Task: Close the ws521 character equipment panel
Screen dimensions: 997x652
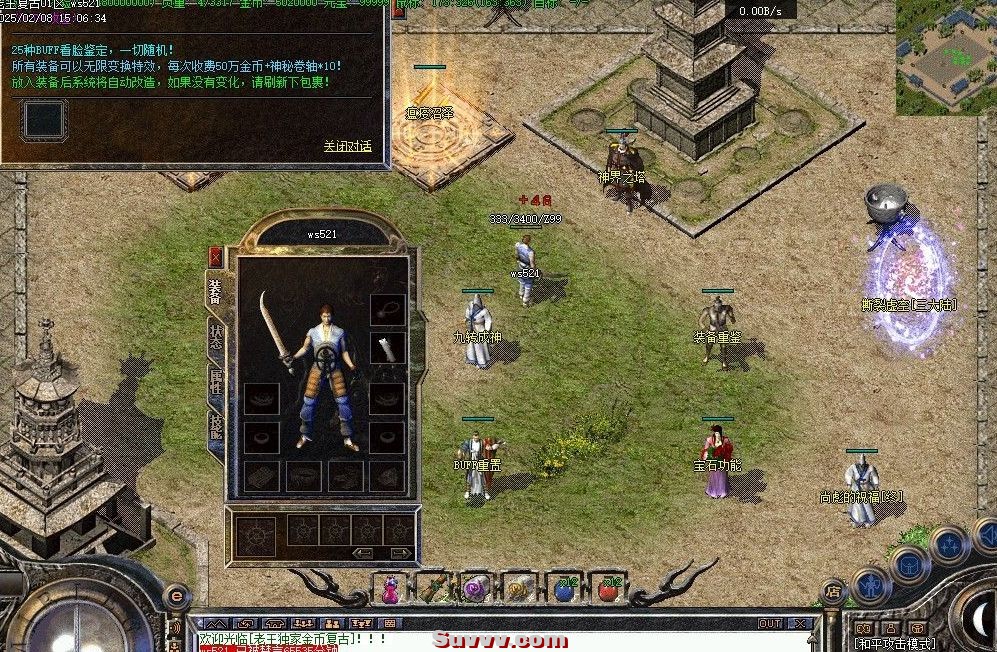Action: pos(215,257)
